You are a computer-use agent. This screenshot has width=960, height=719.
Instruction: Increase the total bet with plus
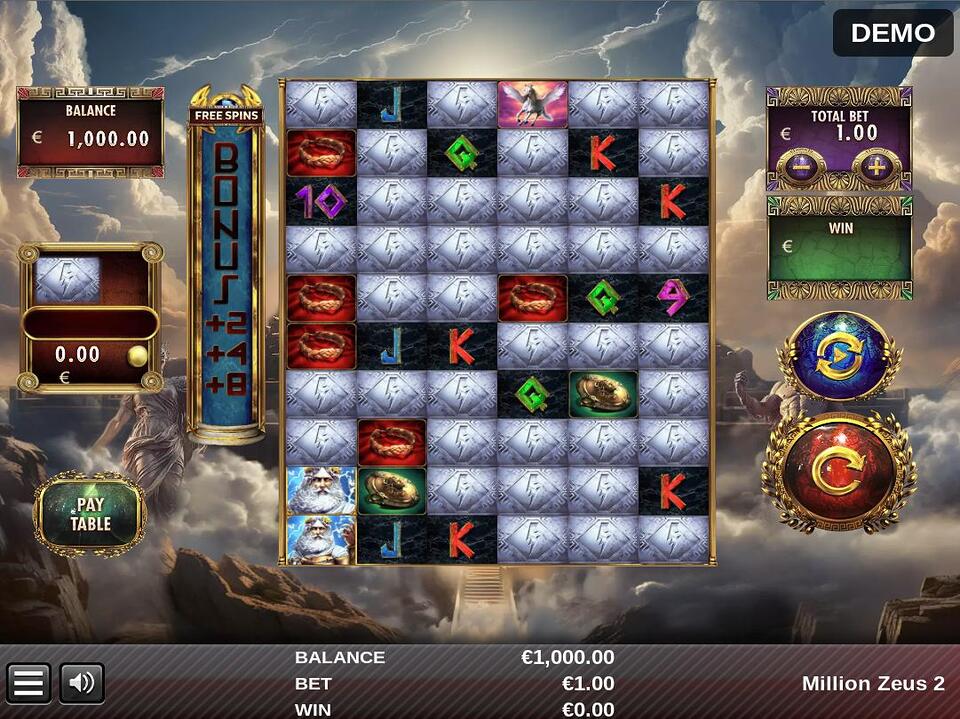[876, 166]
